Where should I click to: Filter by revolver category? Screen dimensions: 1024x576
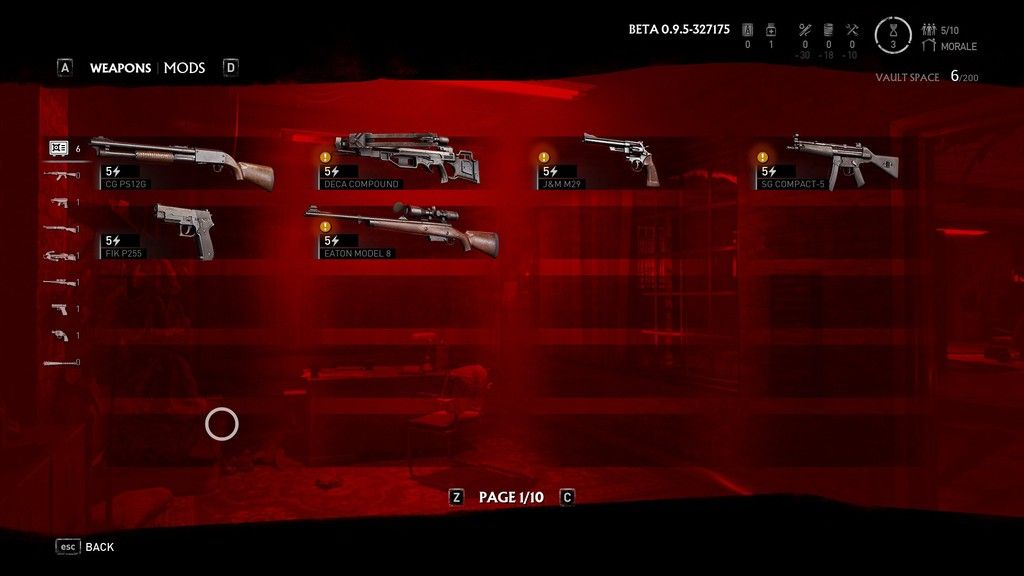point(60,336)
